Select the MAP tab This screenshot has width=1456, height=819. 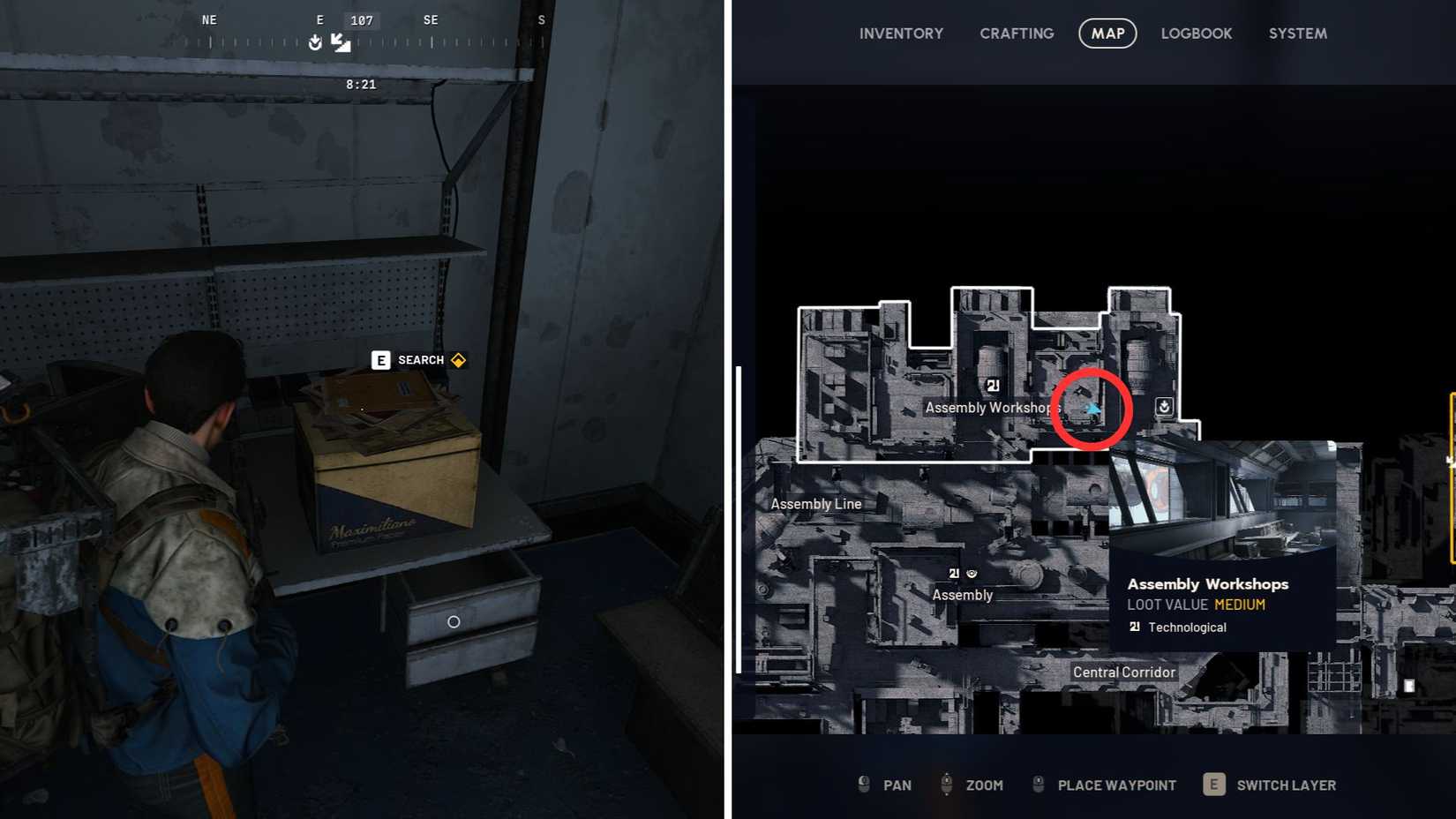click(x=1107, y=33)
